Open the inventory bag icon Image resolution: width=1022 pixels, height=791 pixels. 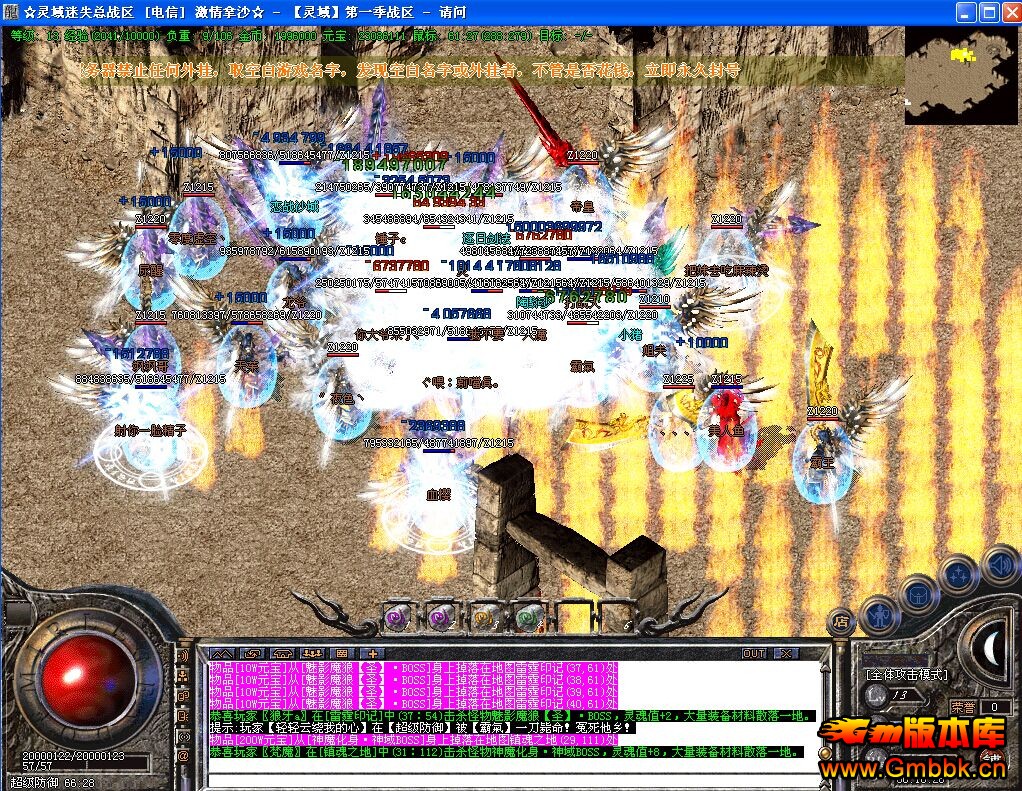[918, 595]
